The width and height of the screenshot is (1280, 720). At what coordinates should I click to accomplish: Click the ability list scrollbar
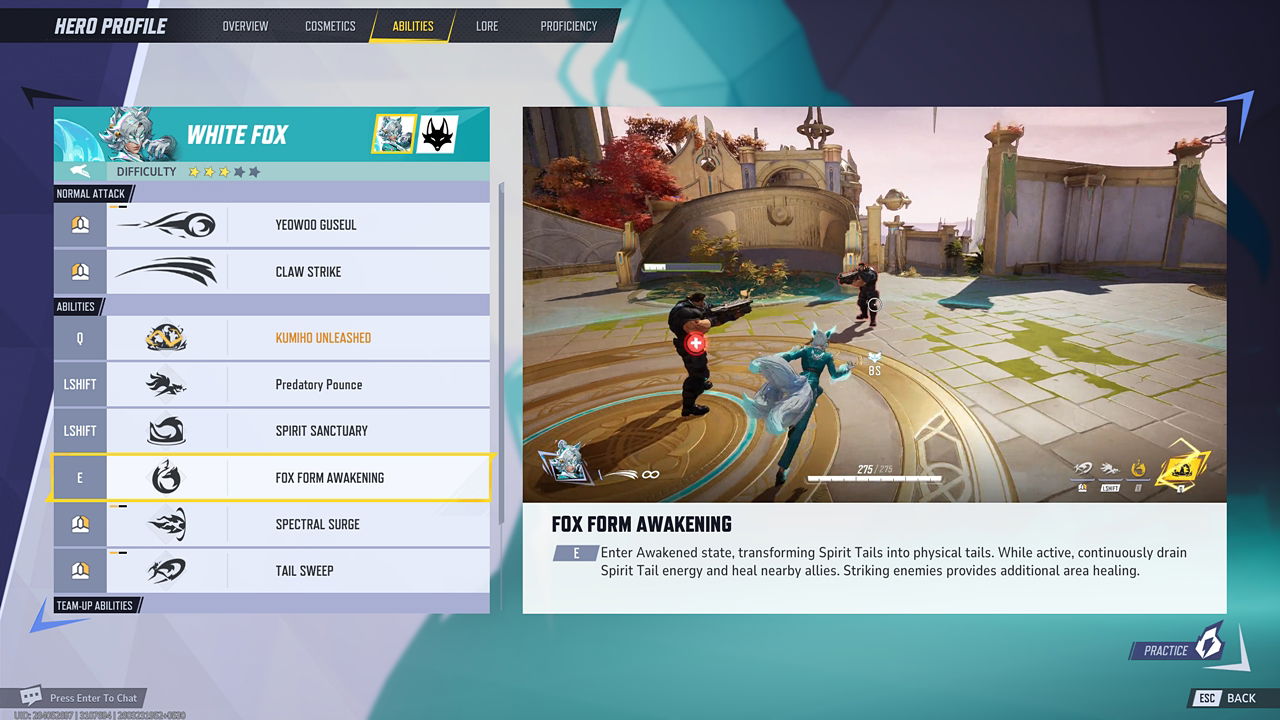(x=501, y=350)
